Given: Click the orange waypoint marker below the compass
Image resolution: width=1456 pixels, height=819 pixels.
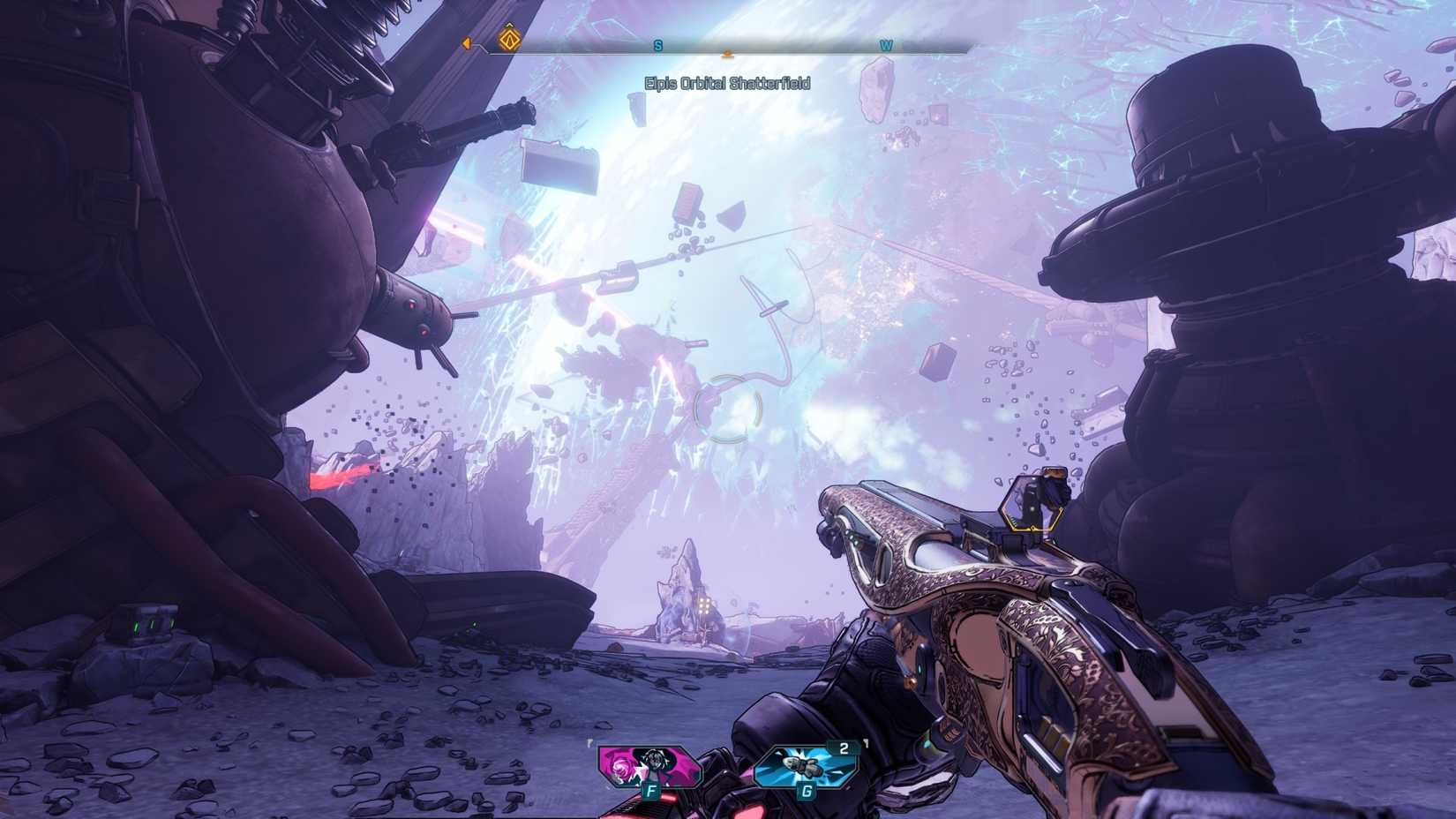Looking at the screenshot, I should pyautogui.click(x=726, y=55).
